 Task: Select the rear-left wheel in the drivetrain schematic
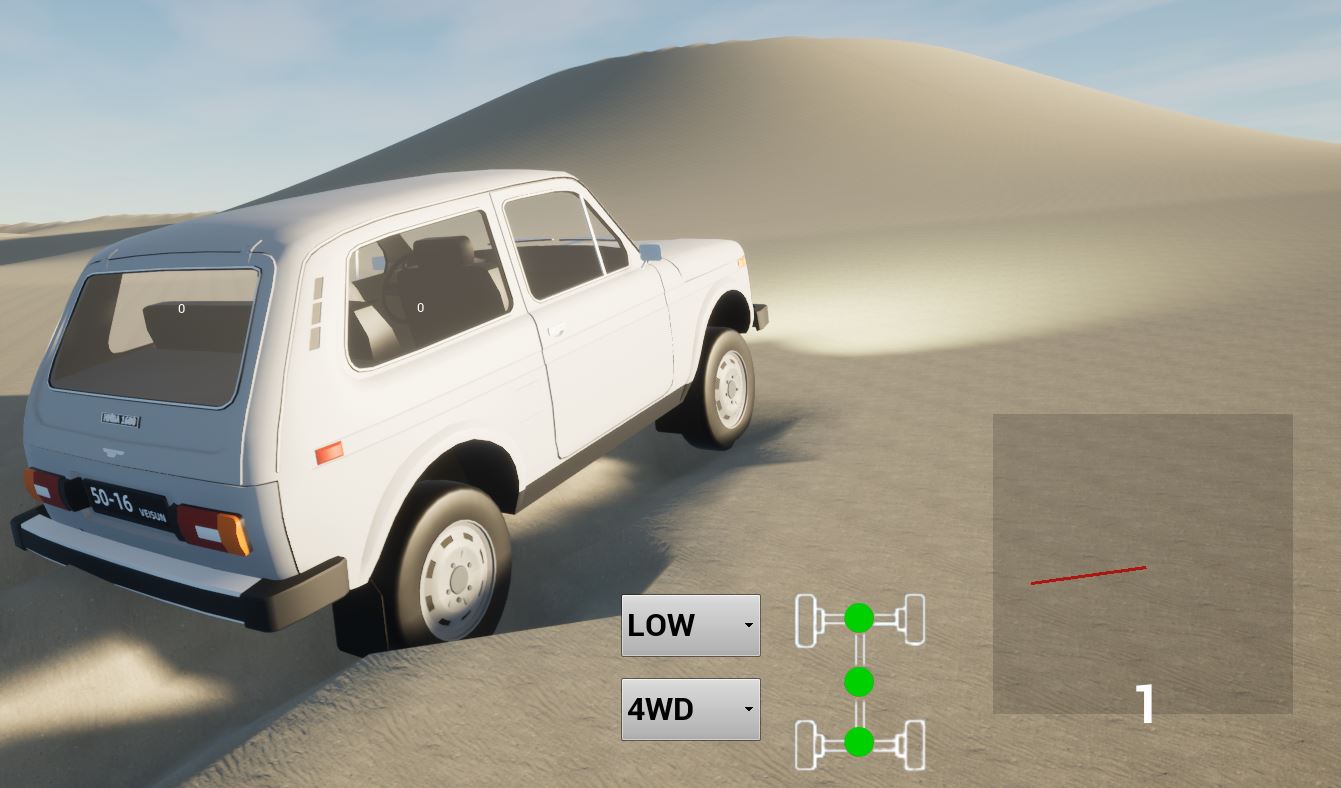tap(806, 745)
